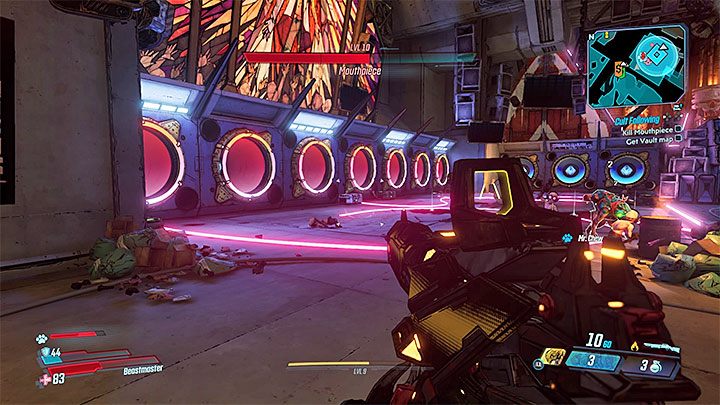Click the Kill Mouthpiece objective checkbox
Screen dimensions: 720x405
[x=678, y=127]
